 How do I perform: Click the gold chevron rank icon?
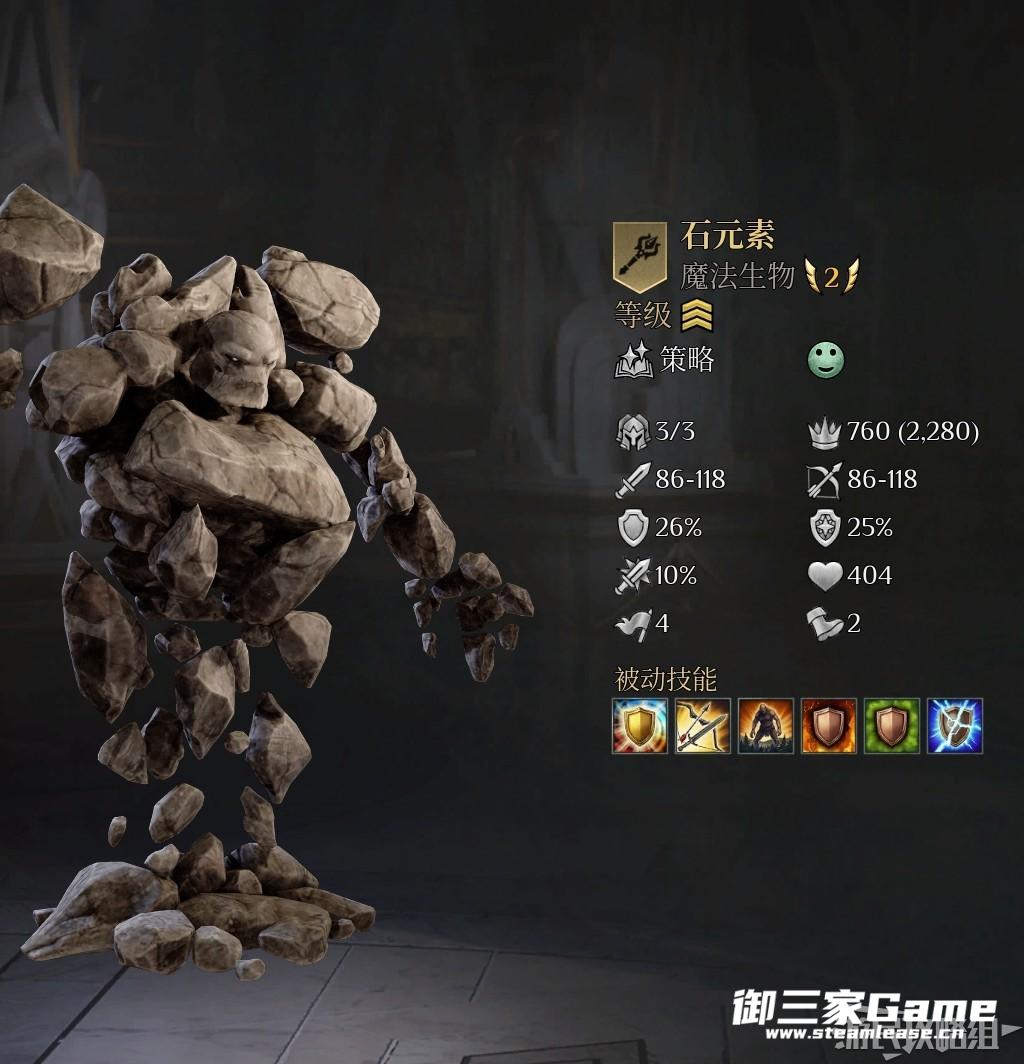pyautogui.click(x=697, y=317)
